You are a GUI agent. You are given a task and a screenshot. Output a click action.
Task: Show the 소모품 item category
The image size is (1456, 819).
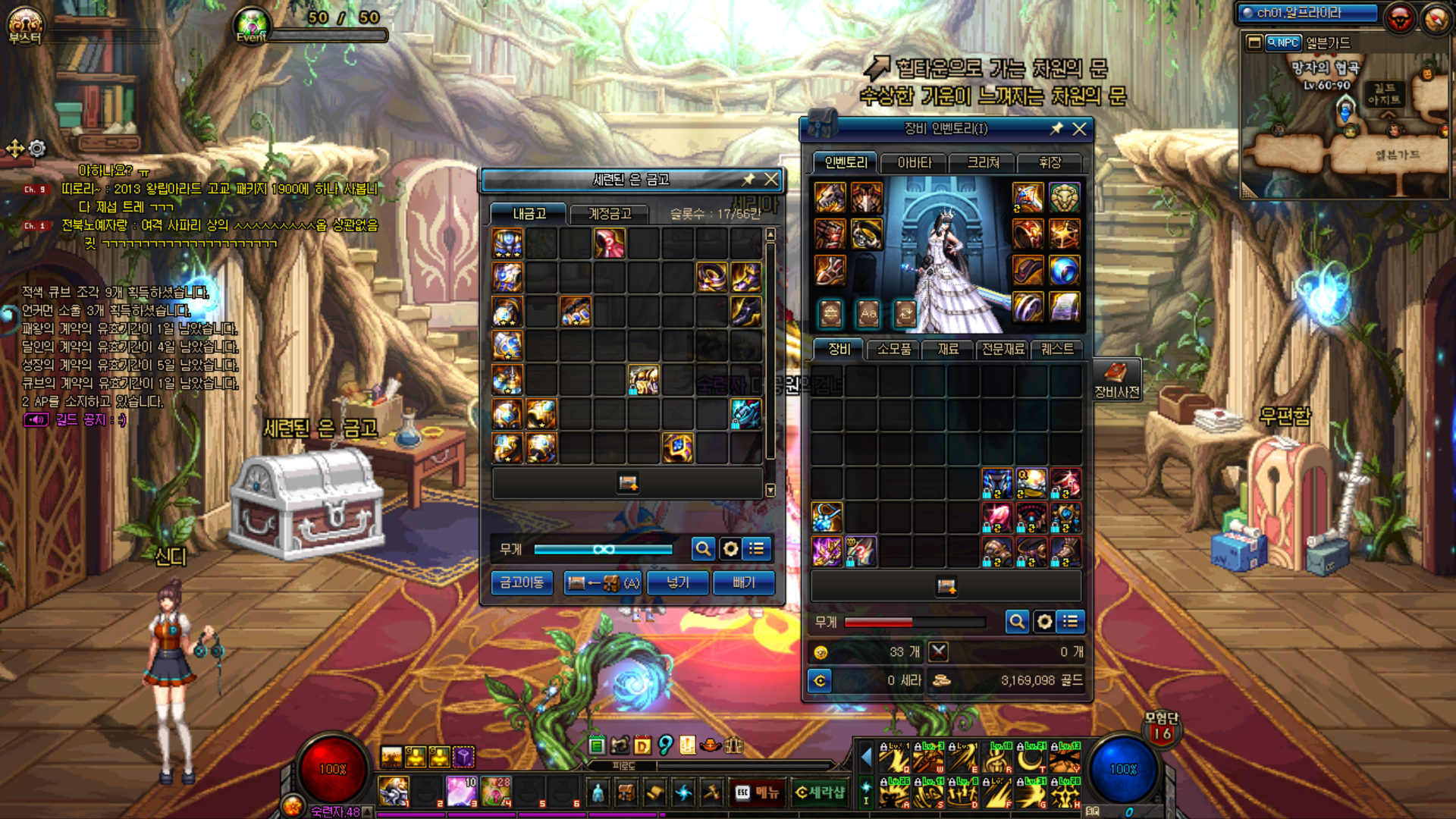[893, 349]
